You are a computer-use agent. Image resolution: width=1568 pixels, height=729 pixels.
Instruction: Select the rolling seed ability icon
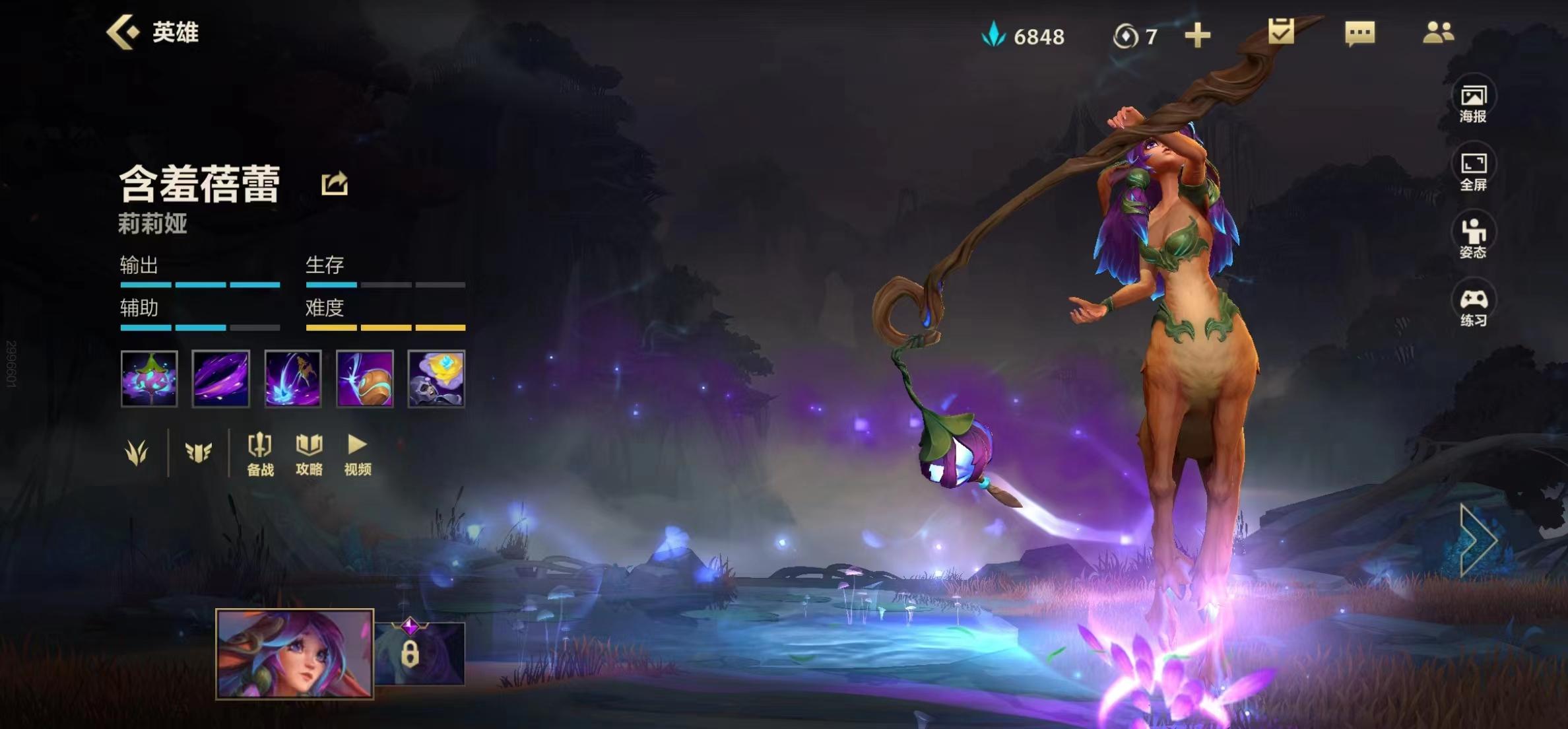tap(364, 378)
